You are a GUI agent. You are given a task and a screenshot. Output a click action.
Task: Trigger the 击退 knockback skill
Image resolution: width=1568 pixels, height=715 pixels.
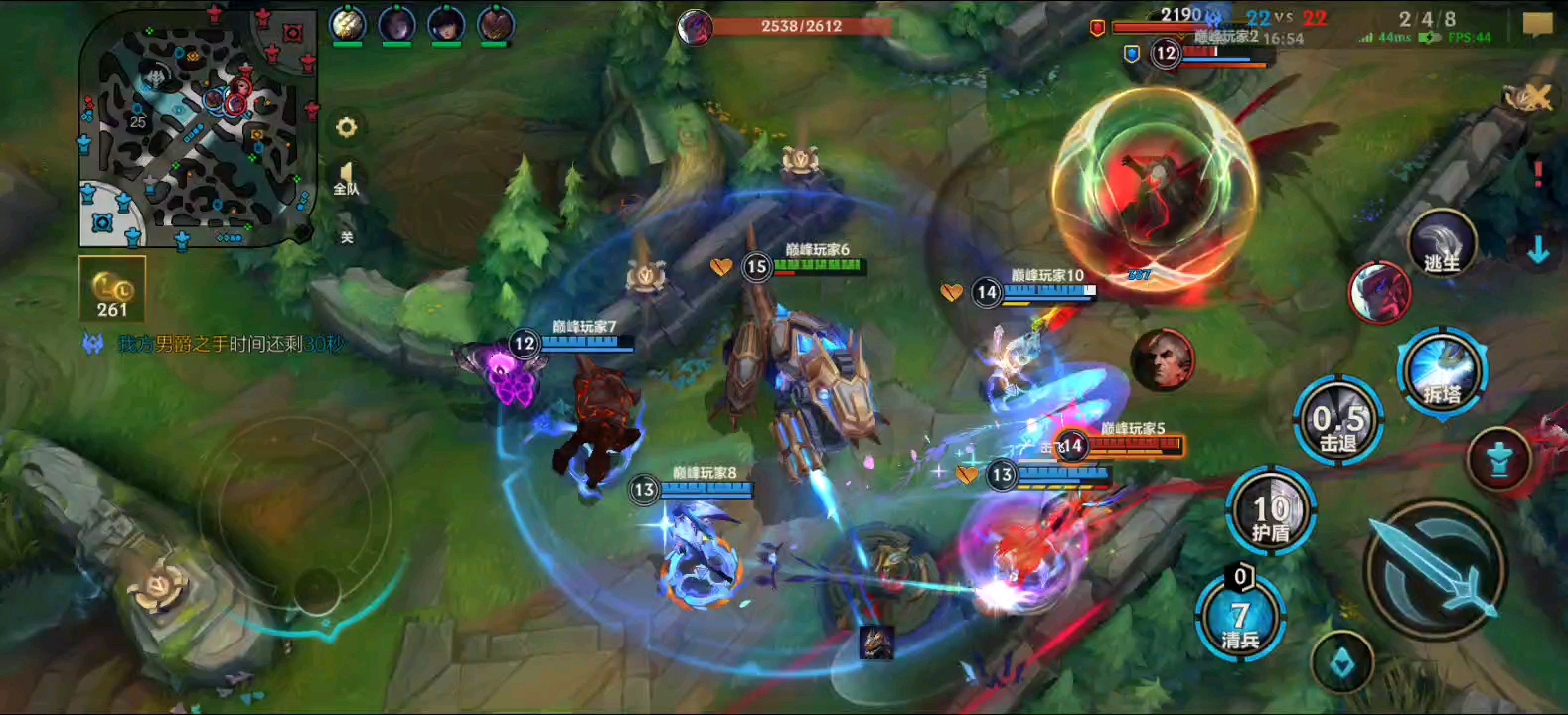point(1337,422)
